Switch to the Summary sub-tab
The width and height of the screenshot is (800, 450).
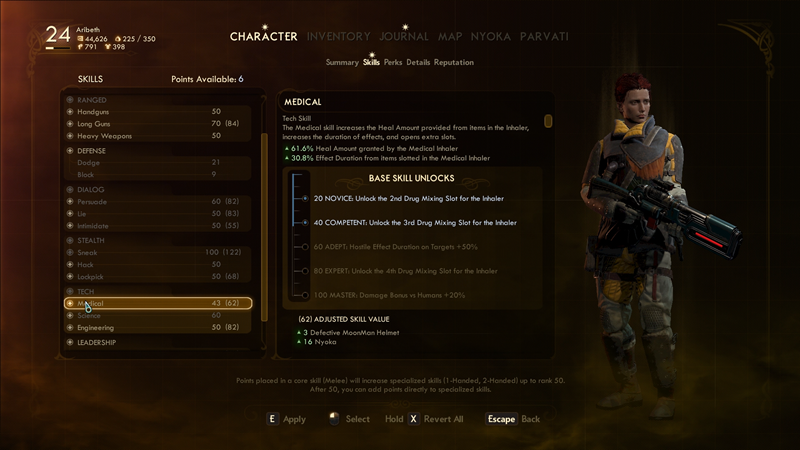[342, 62]
